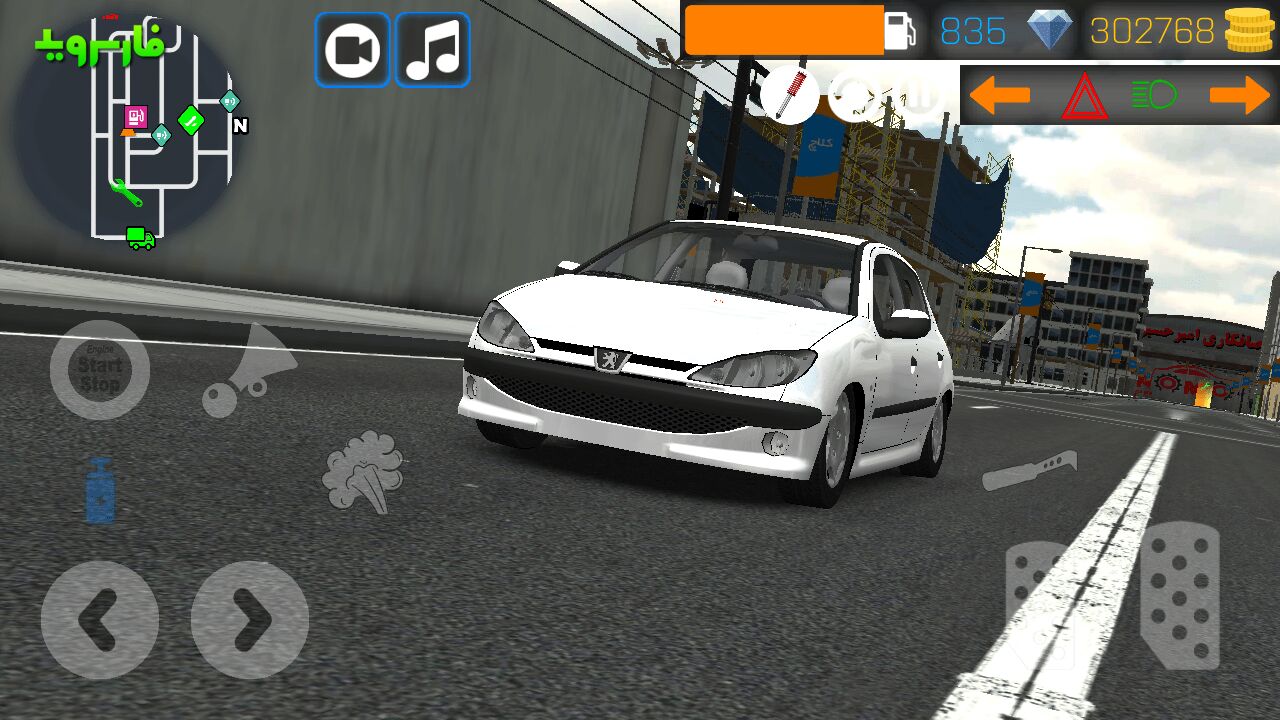Image resolution: width=1280 pixels, height=720 pixels.
Task: Toggle the green headlights icon
Action: click(1154, 96)
